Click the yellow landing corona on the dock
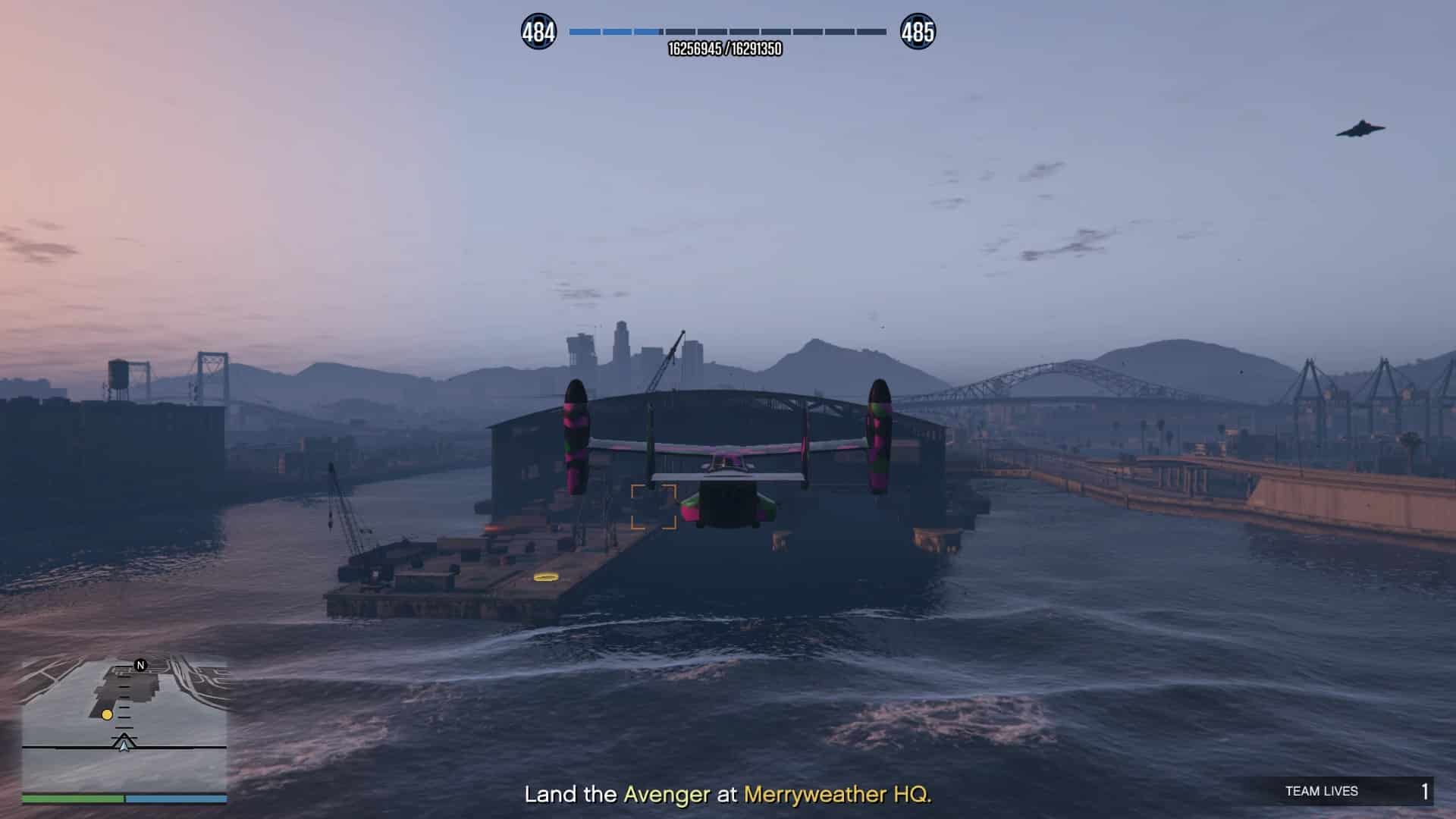Image resolution: width=1456 pixels, height=819 pixels. pos(544,577)
